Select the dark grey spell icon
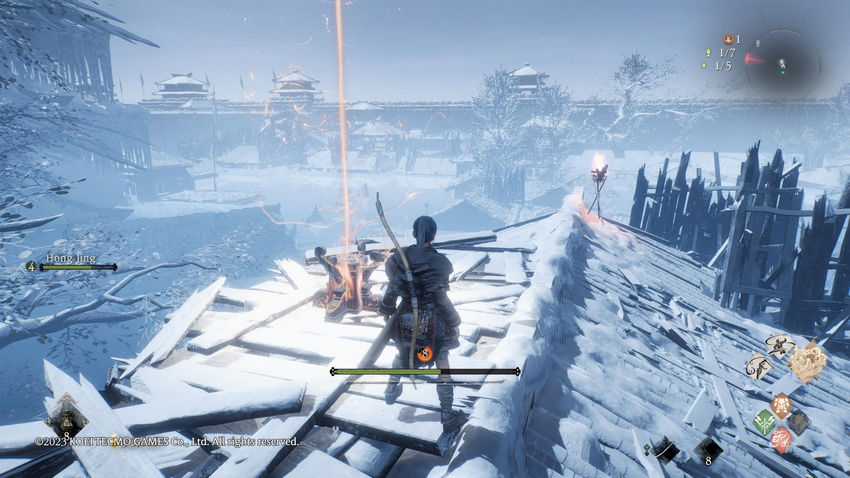This screenshot has height=478, width=850. (798, 422)
